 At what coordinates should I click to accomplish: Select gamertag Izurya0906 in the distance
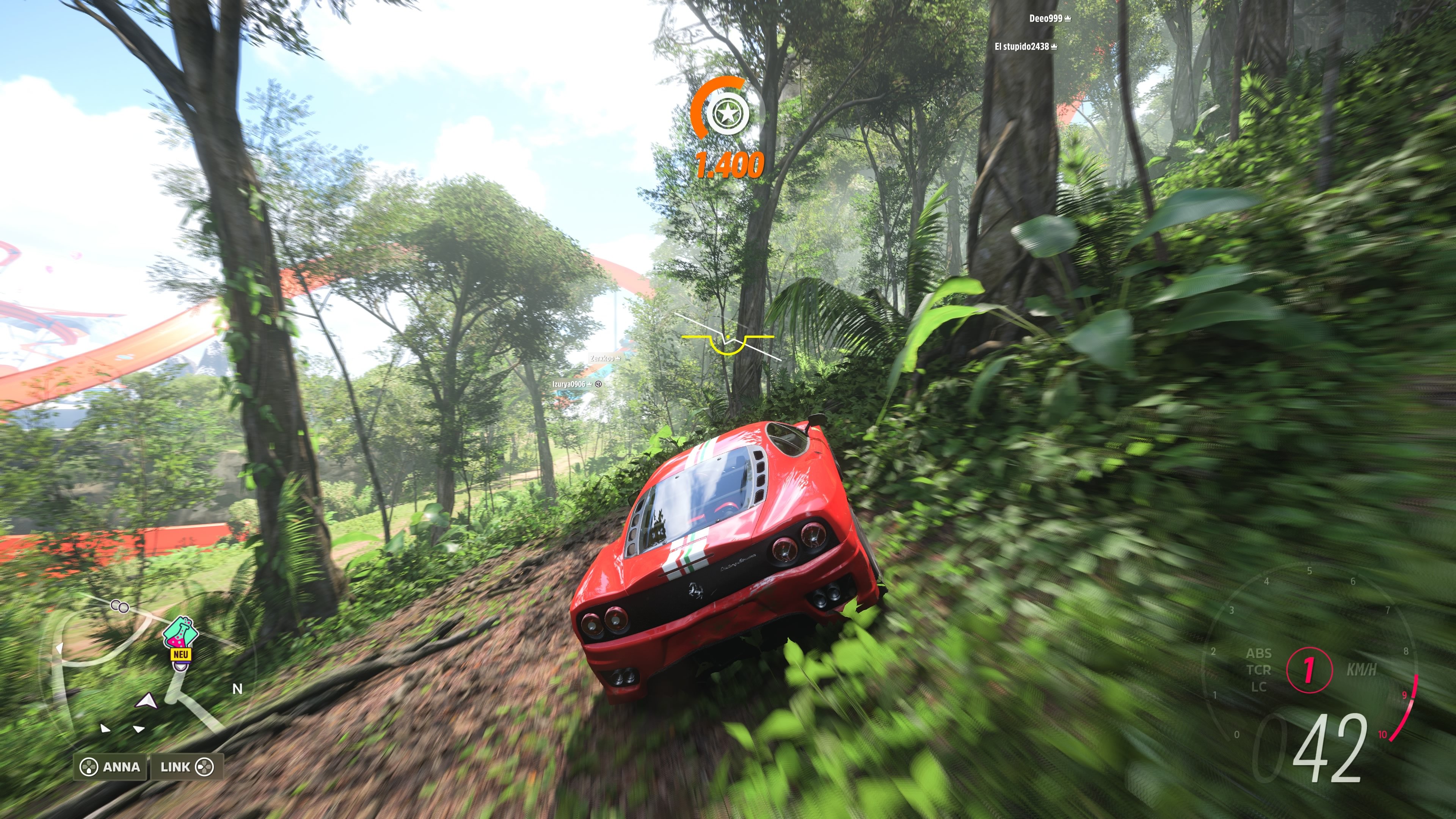click(x=570, y=384)
